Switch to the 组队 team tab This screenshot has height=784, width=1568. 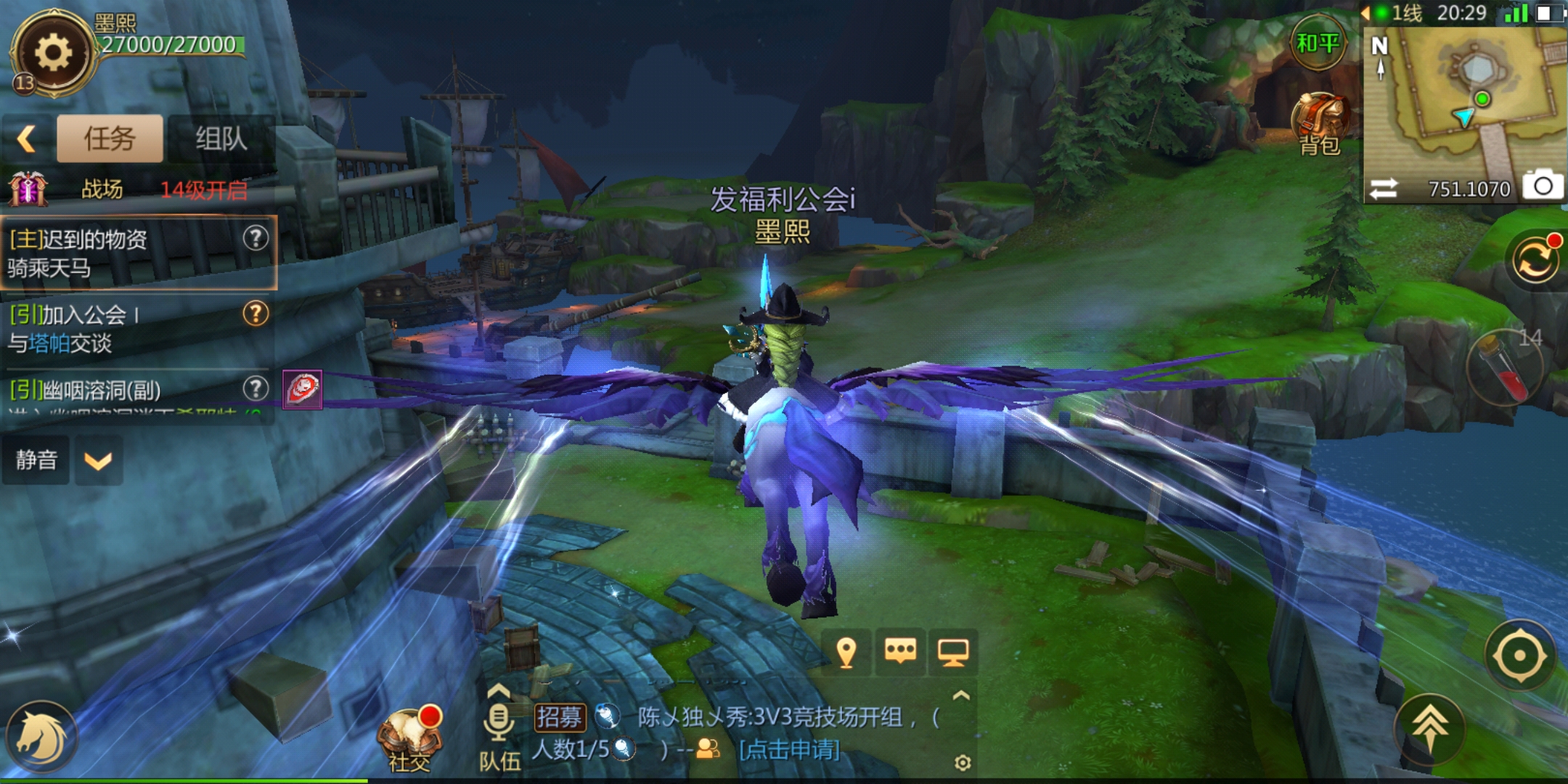click(221, 139)
